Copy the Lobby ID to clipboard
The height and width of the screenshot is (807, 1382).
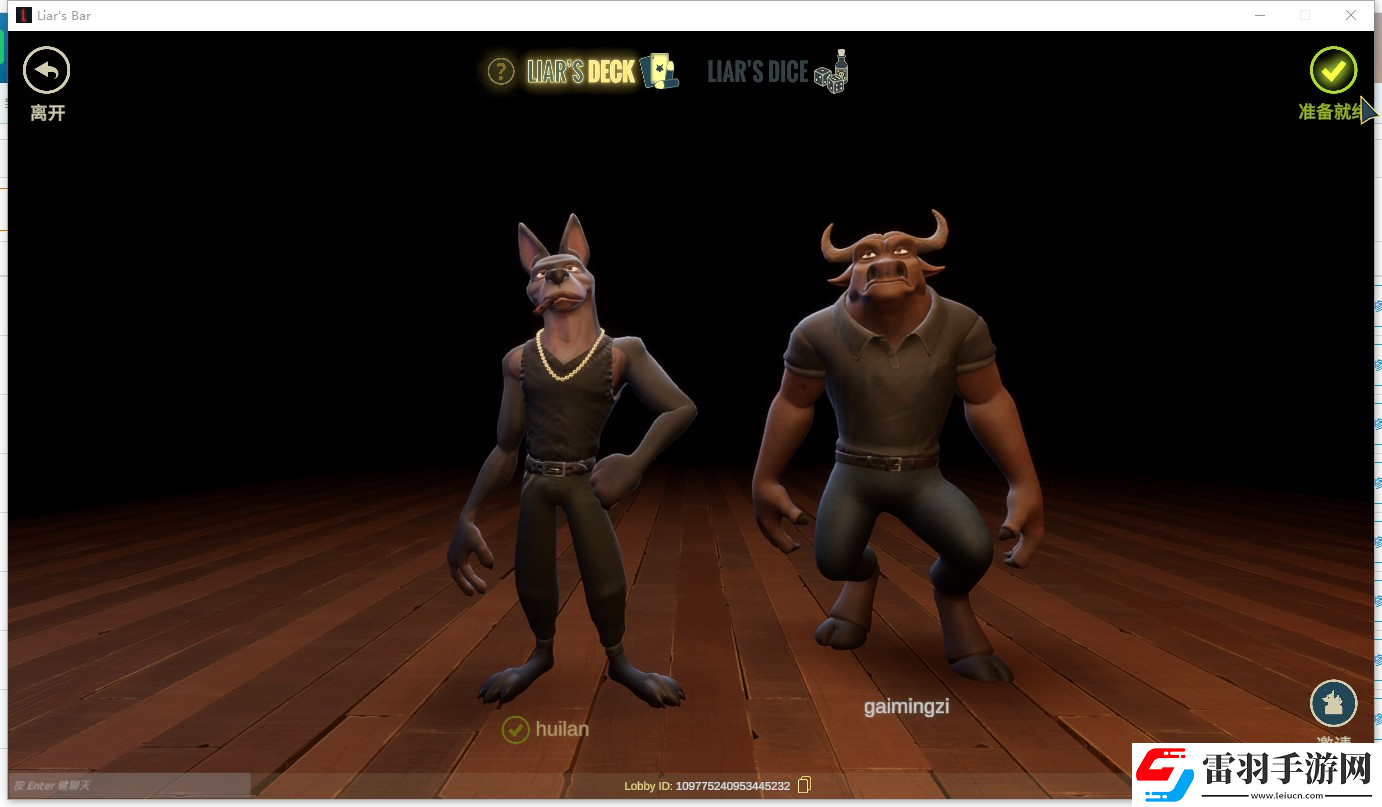click(x=805, y=785)
